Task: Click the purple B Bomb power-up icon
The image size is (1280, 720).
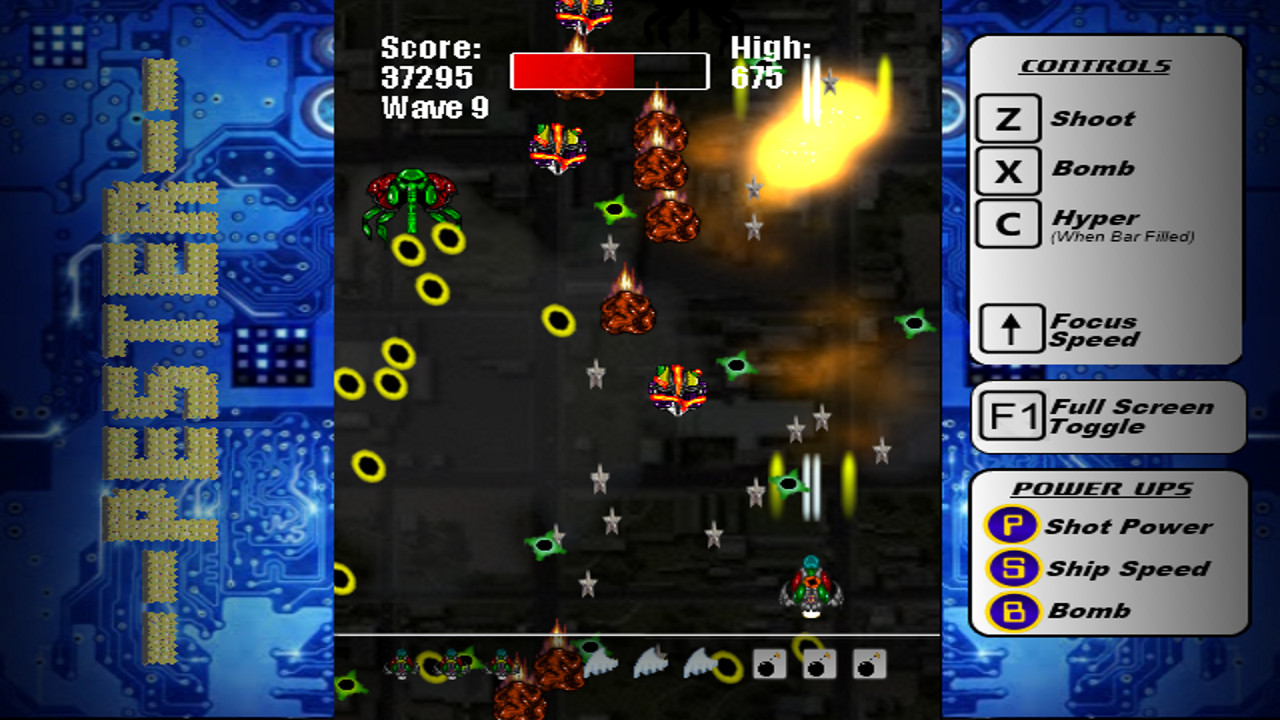Action: 1012,610
